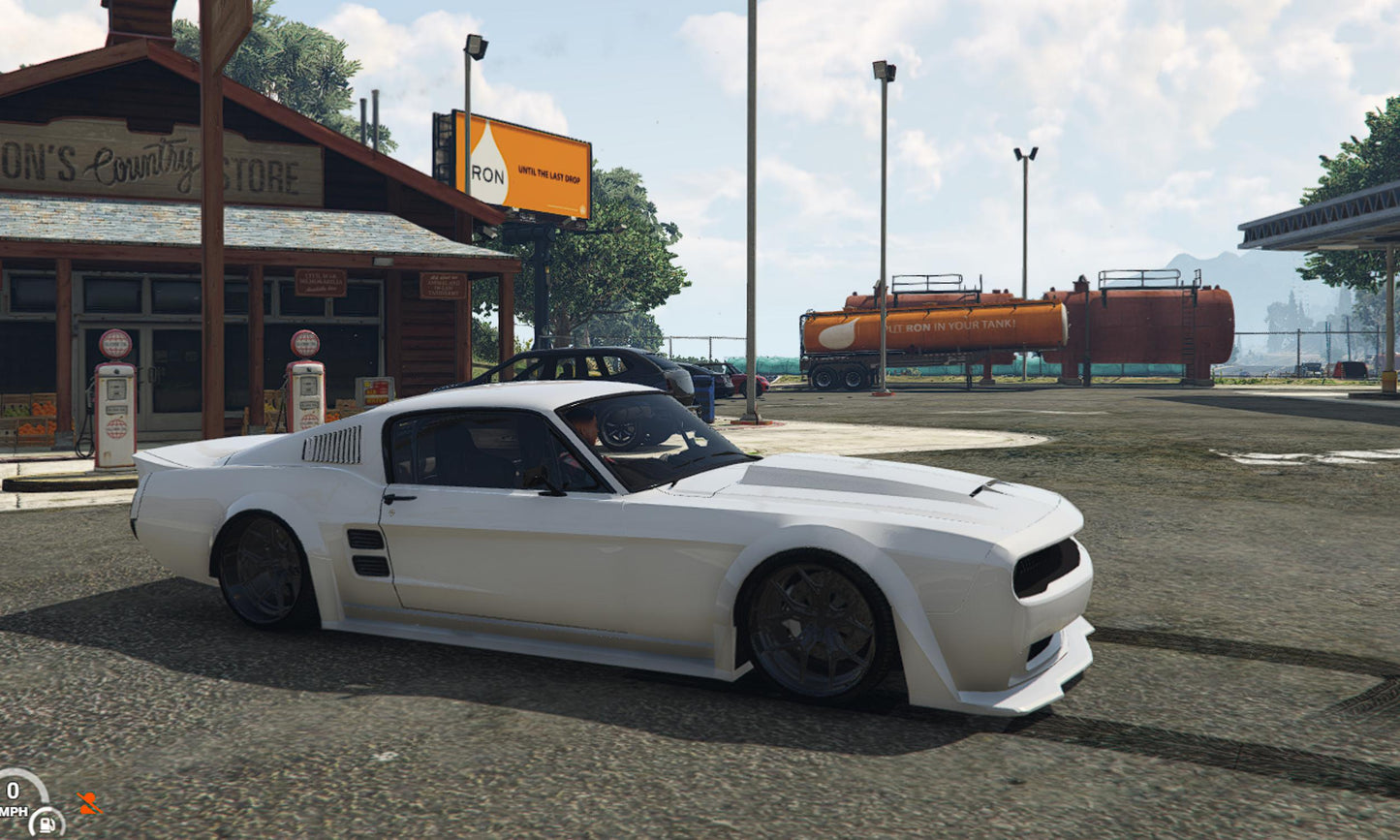Click the orange seatbelt-off warning icon

[x=89, y=803]
